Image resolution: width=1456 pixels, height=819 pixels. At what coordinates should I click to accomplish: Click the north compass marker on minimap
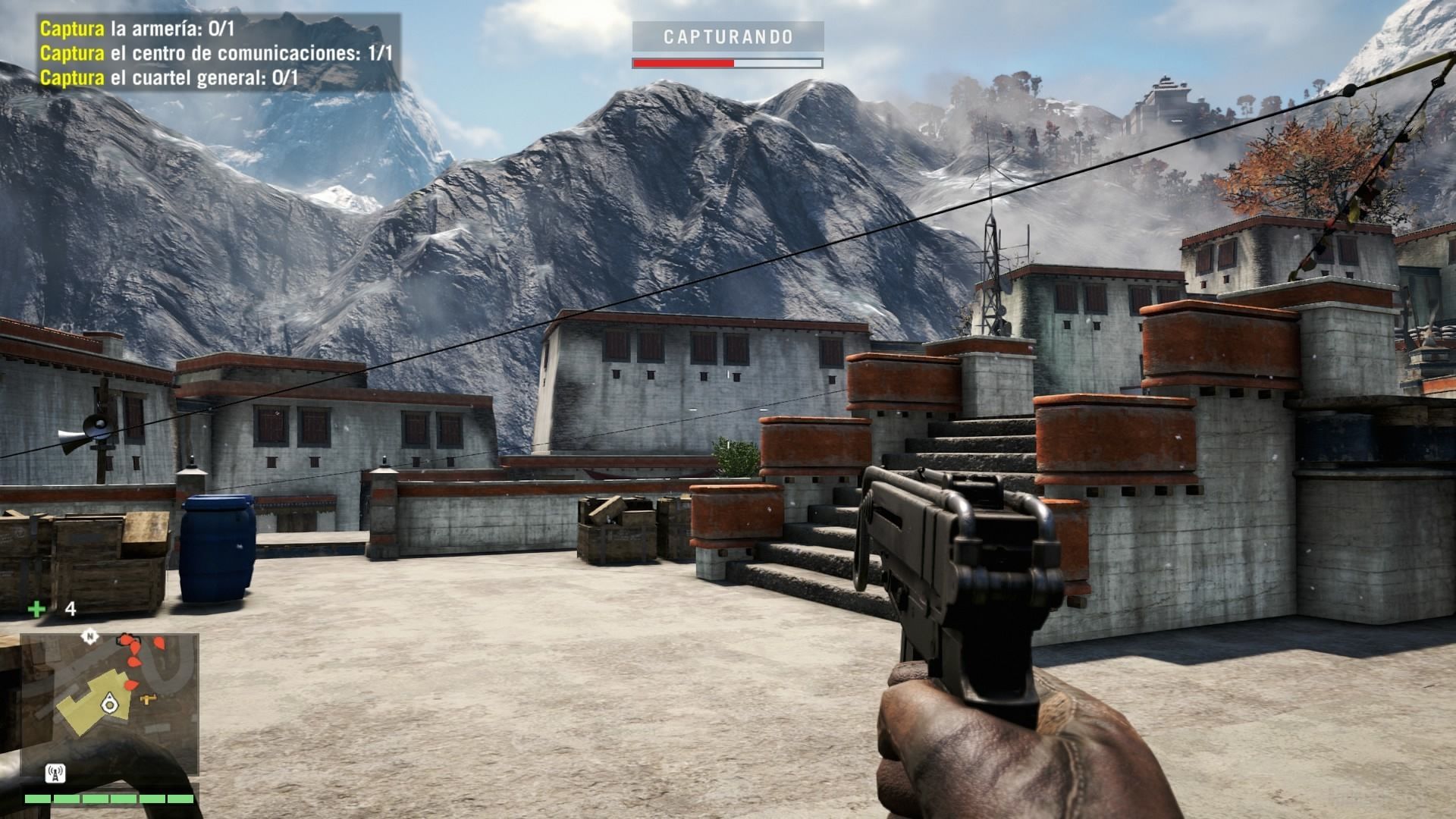(x=91, y=635)
